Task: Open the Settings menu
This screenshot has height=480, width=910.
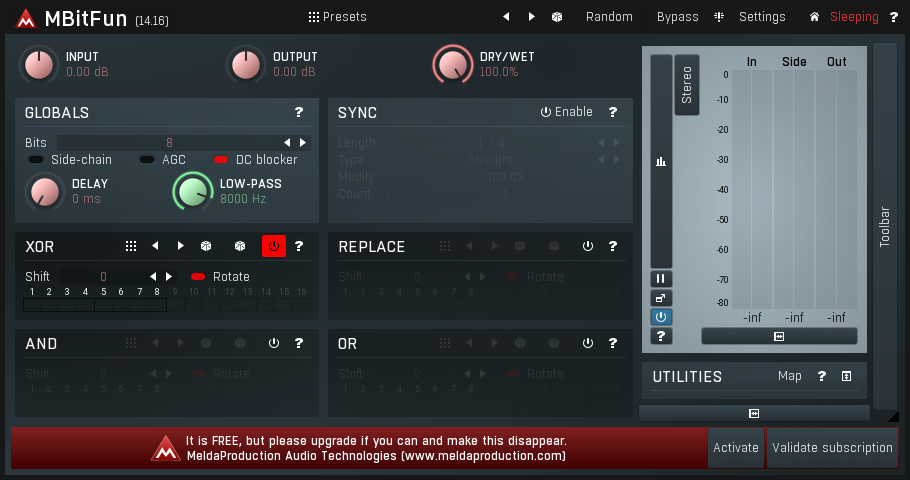Action: tap(761, 17)
